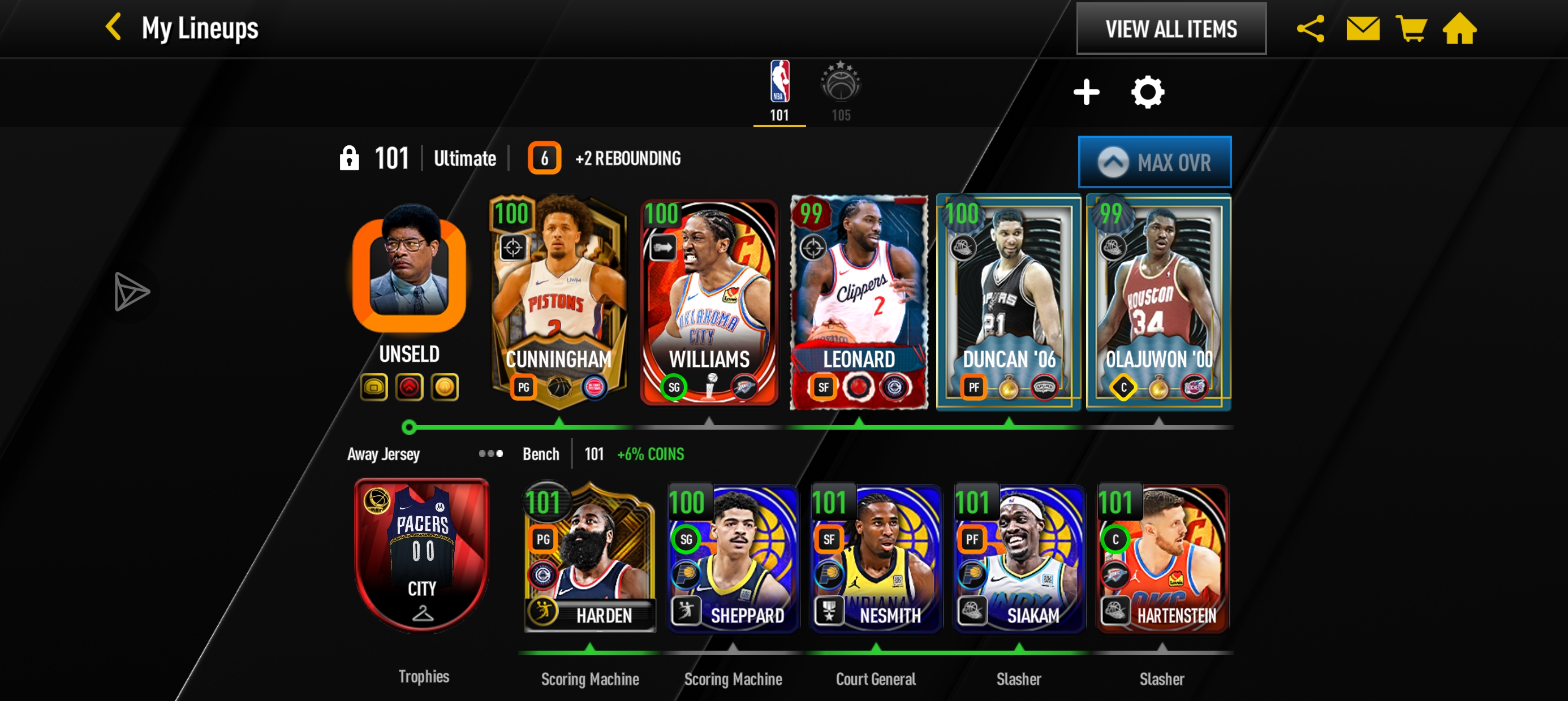Open the Trophies section
Screen dimensions: 1568x701
424,677
